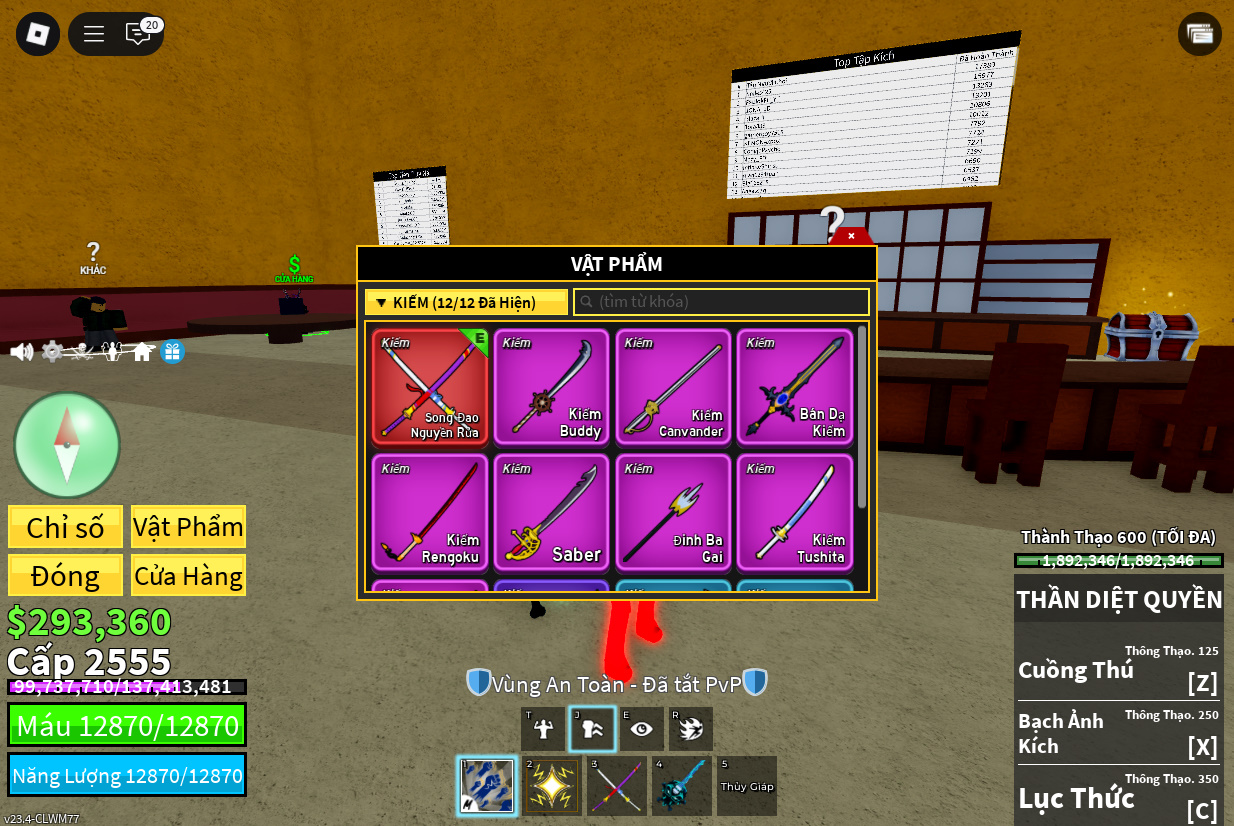Open the Chỉ số stats panel
The width and height of the screenshot is (1234, 826).
[65, 527]
